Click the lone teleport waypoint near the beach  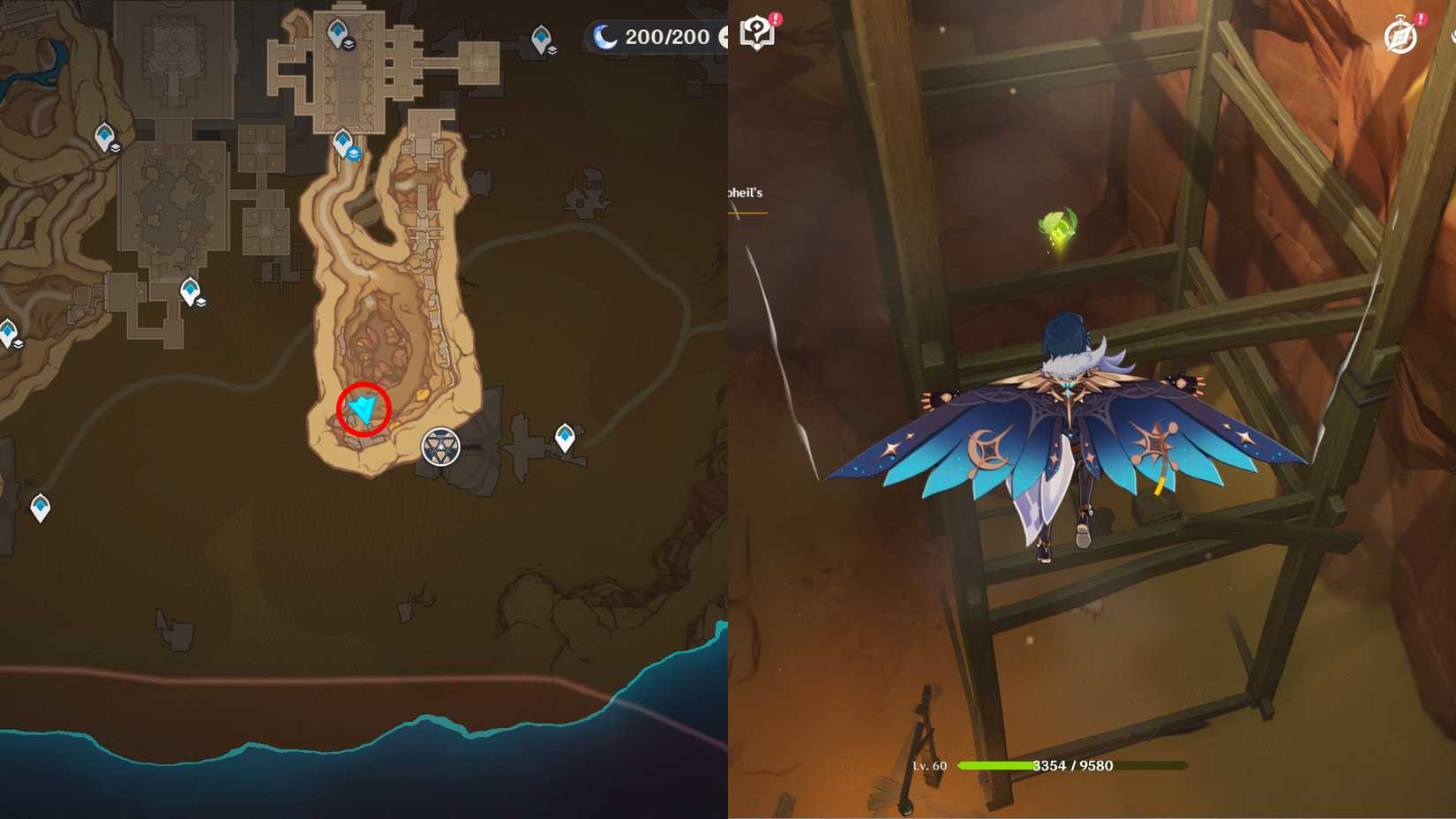click(40, 506)
